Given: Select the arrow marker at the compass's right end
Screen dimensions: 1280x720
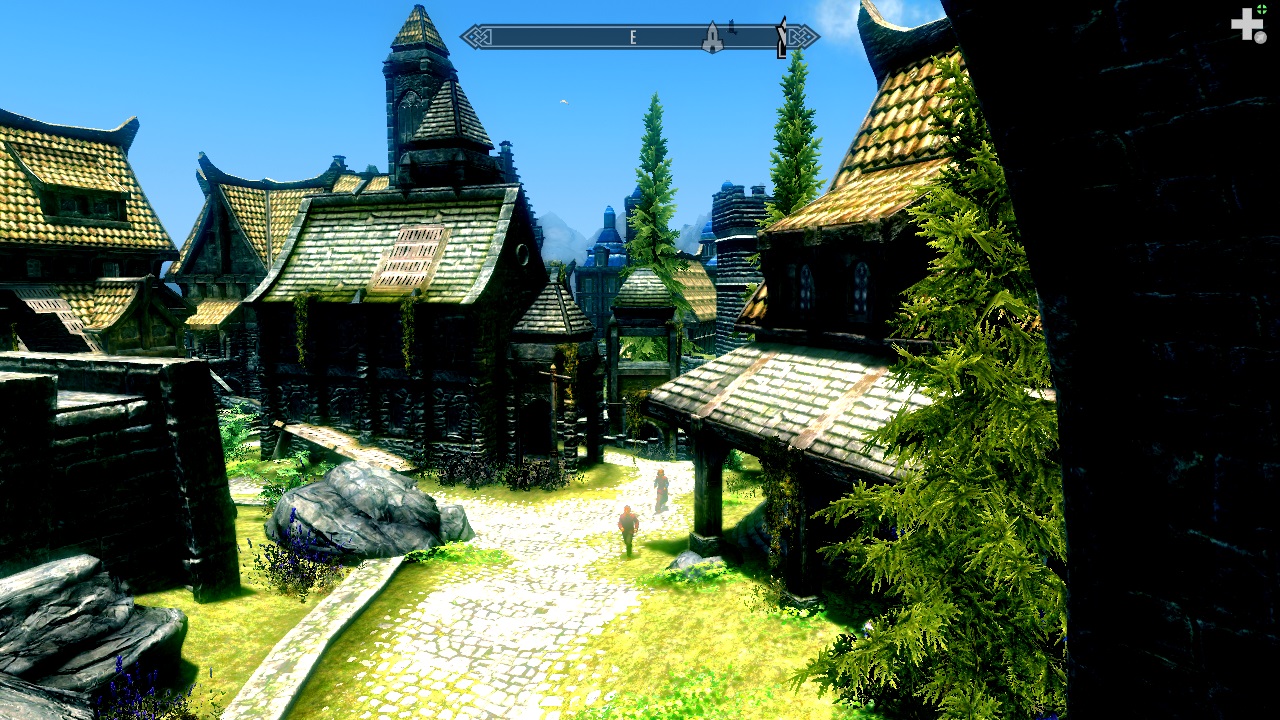Looking at the screenshot, I should (781, 38).
